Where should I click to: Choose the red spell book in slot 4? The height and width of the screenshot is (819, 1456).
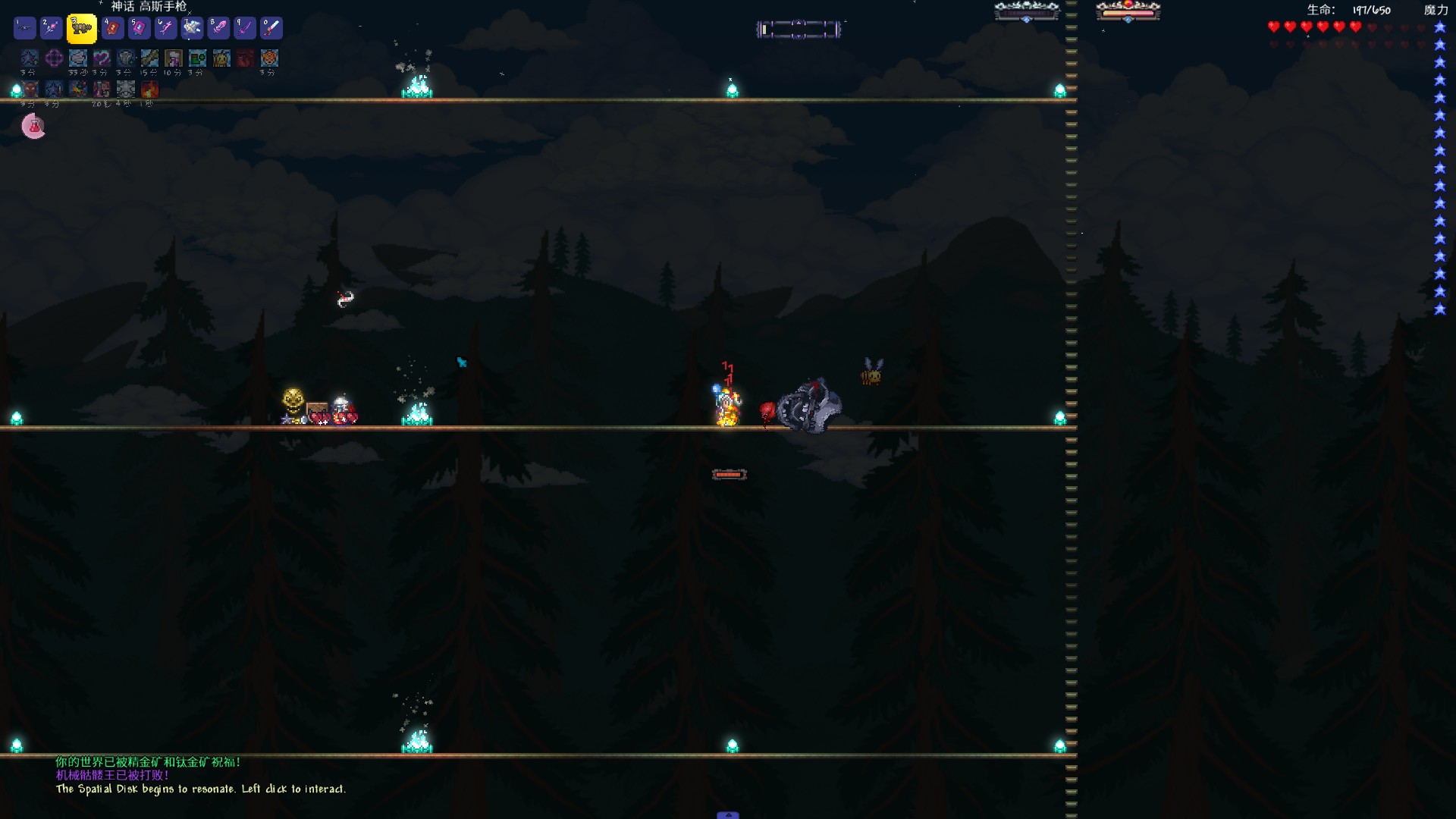(112, 29)
